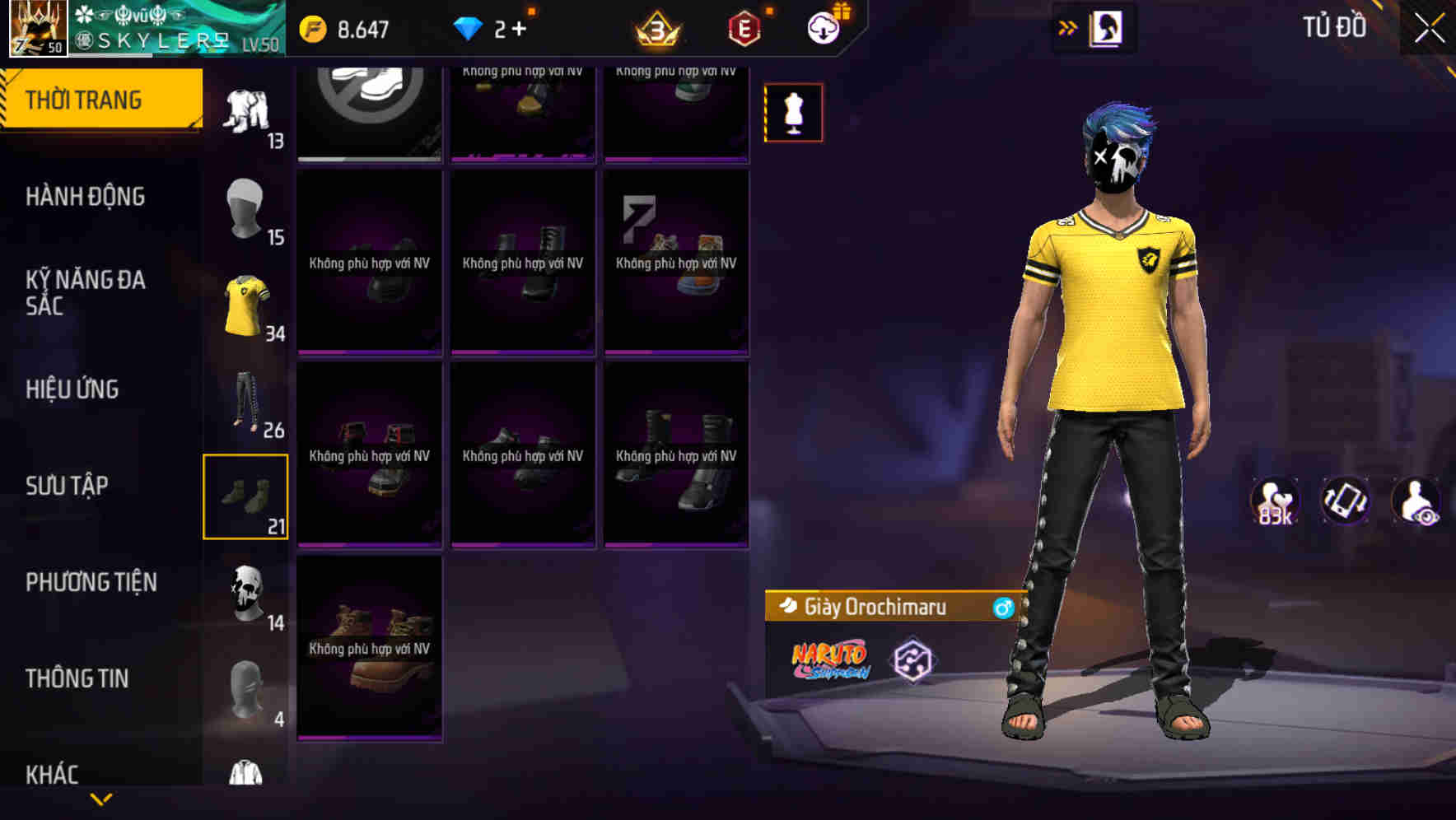1456x820 pixels.
Task: Open the cloud gift download icon
Action: coord(823,27)
